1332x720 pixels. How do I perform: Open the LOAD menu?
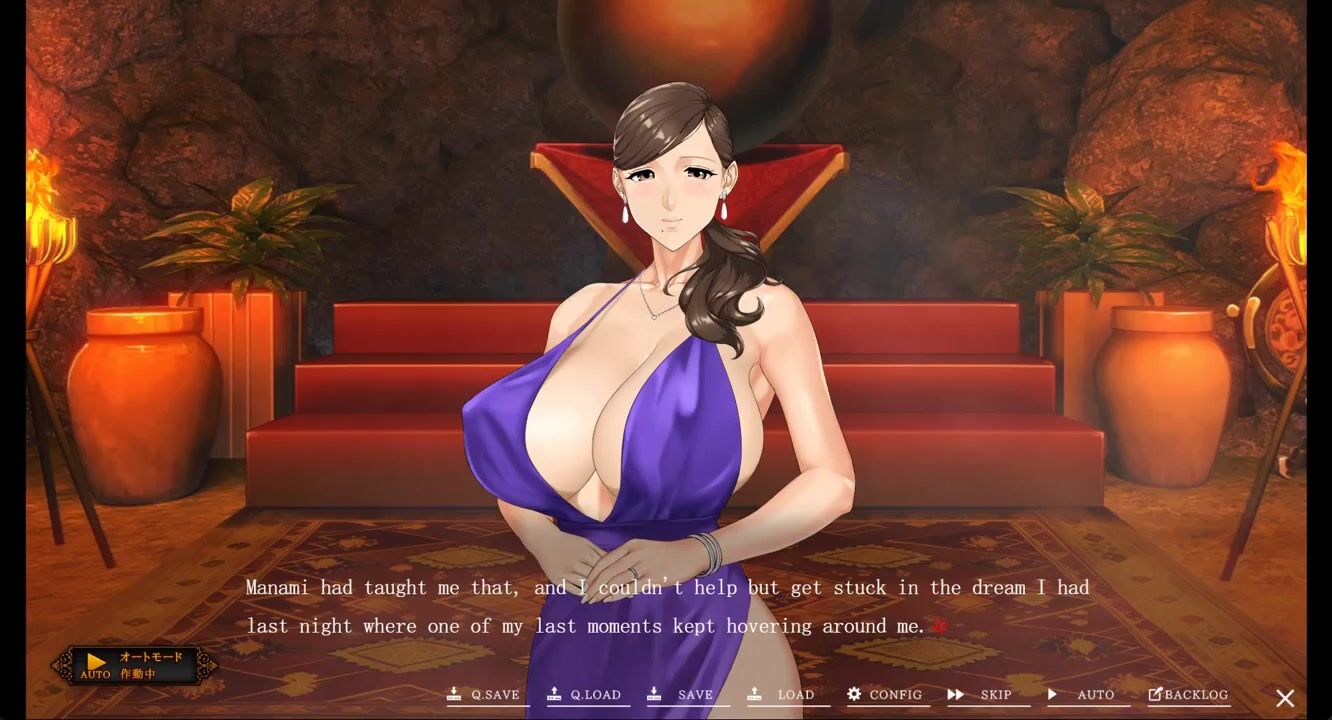click(x=783, y=695)
